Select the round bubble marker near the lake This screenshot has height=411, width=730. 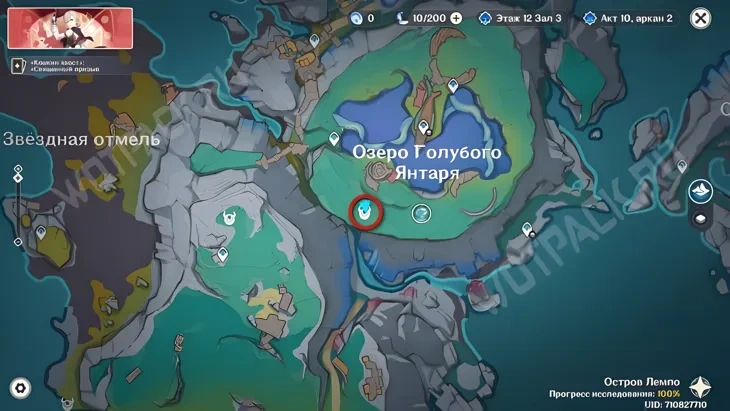pos(421,213)
